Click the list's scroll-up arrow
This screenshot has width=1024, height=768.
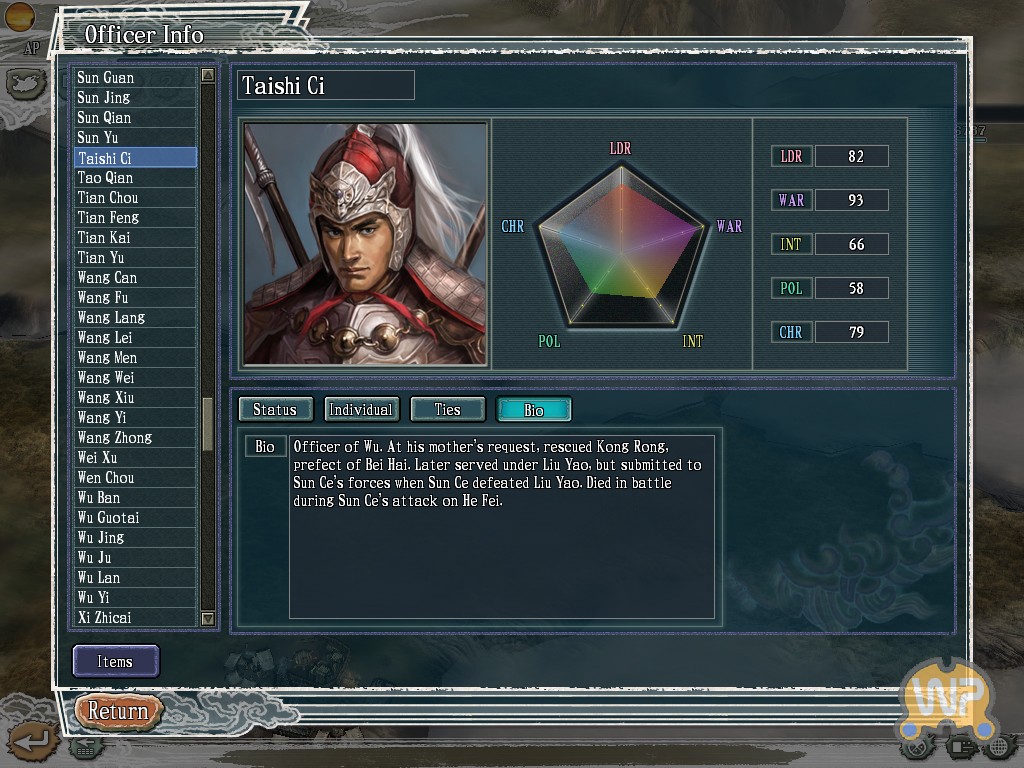[208, 75]
